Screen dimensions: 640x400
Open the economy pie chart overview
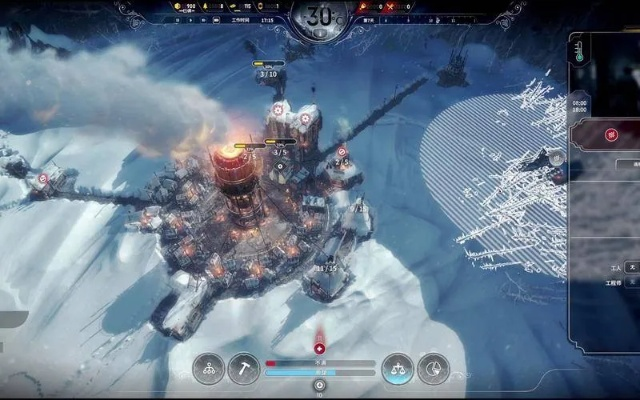tap(433, 368)
